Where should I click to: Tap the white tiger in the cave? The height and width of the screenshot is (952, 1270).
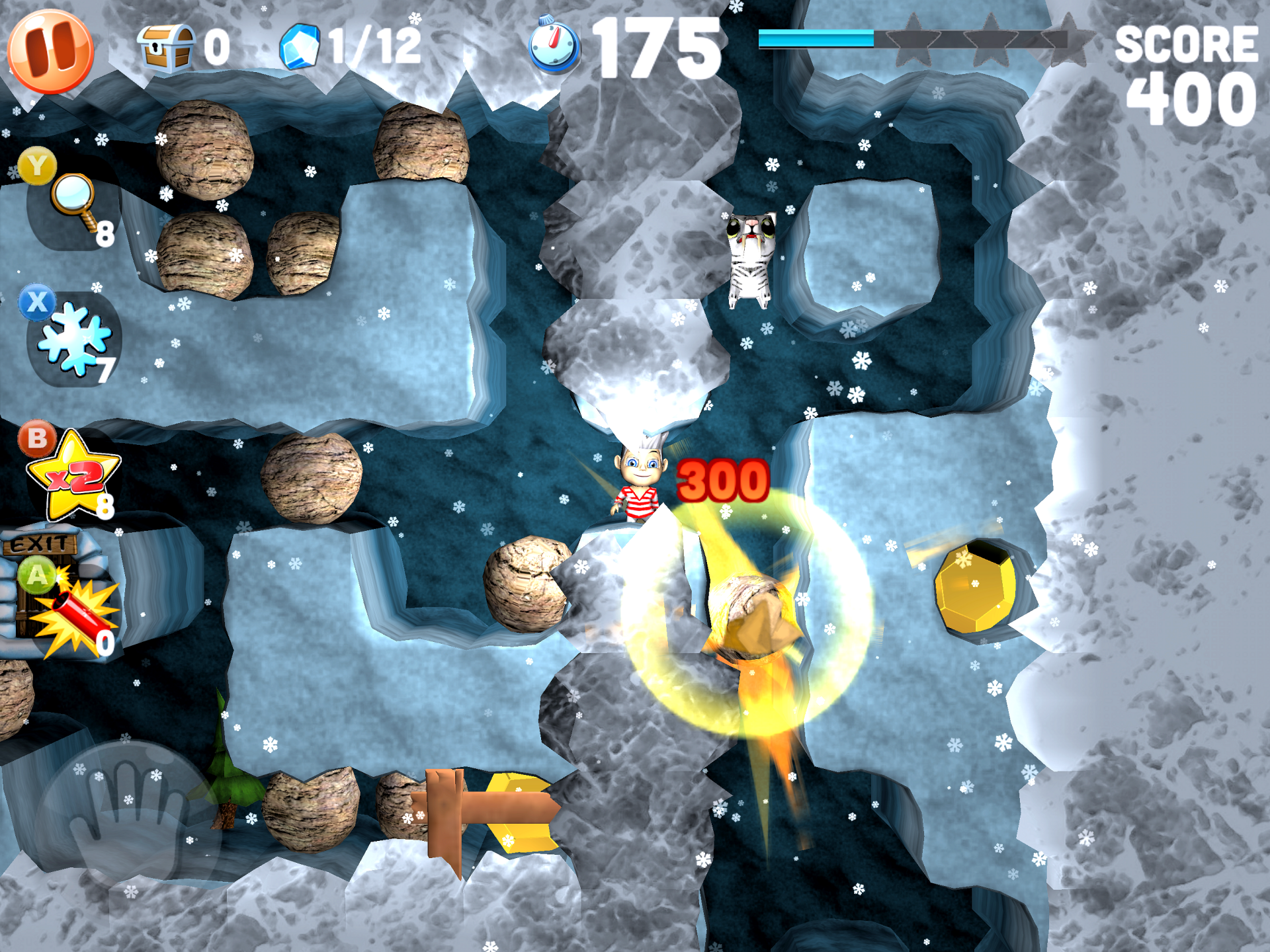(751, 261)
